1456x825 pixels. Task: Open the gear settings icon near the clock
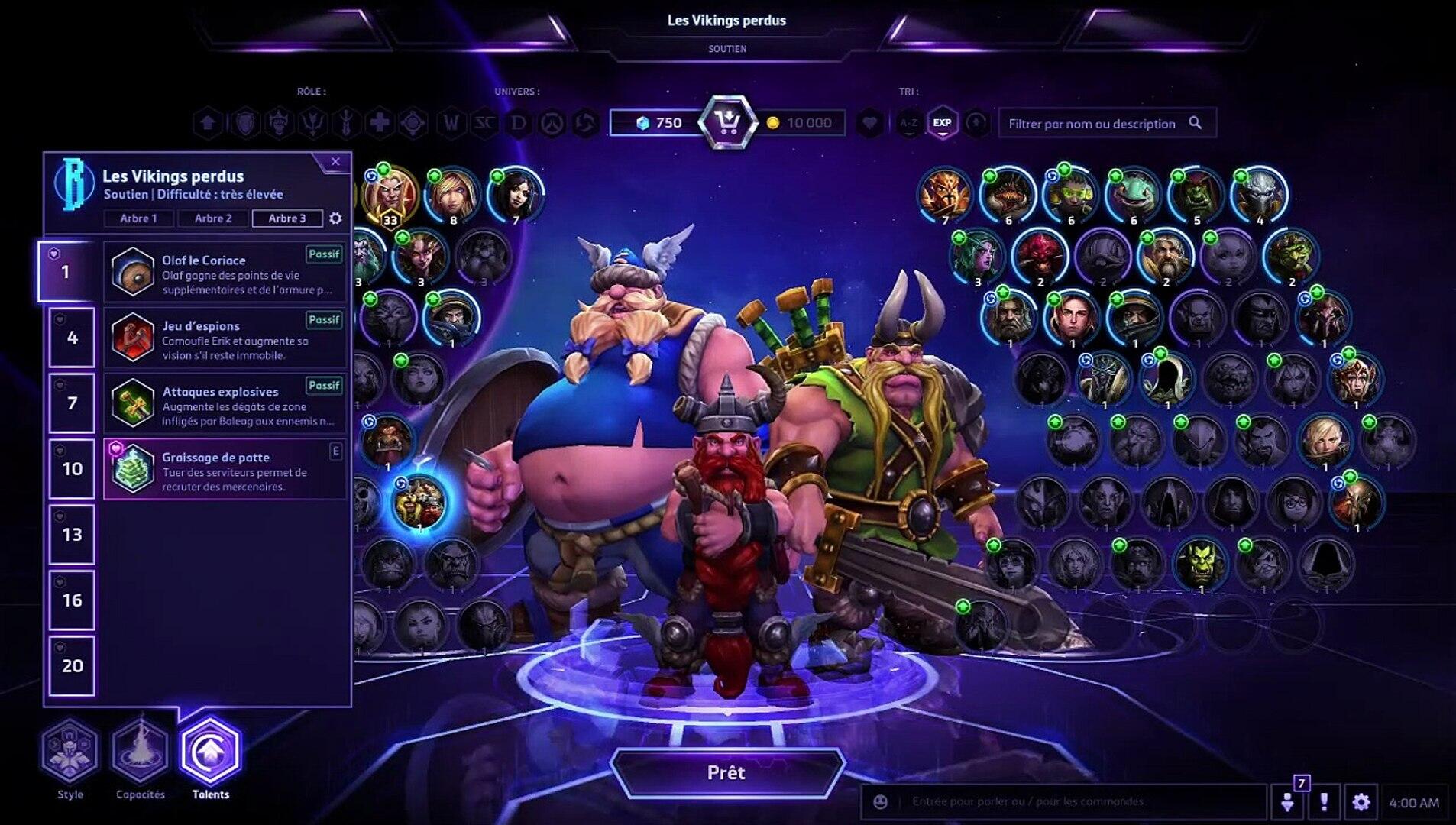(1361, 802)
